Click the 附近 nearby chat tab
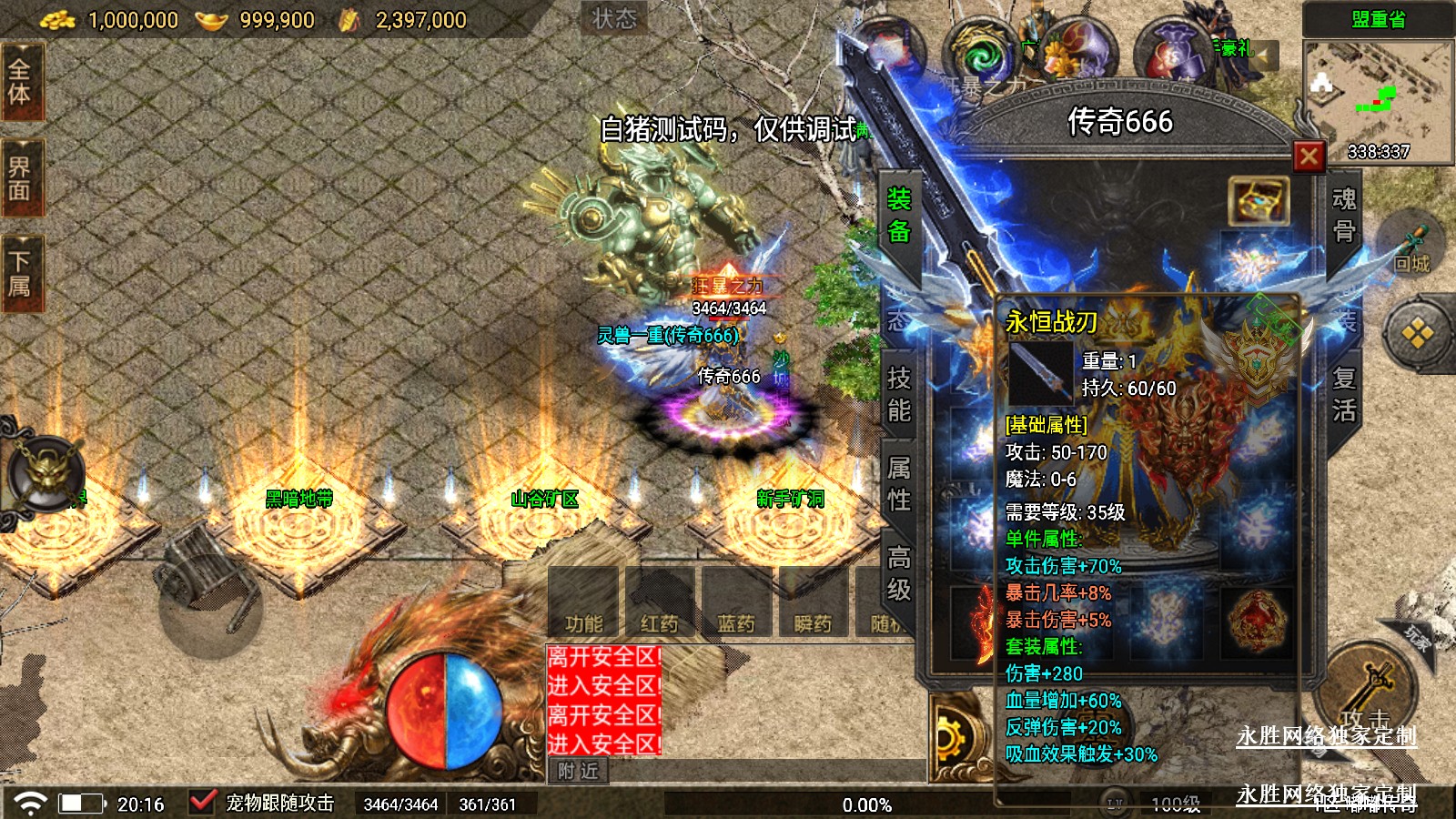 (x=578, y=771)
